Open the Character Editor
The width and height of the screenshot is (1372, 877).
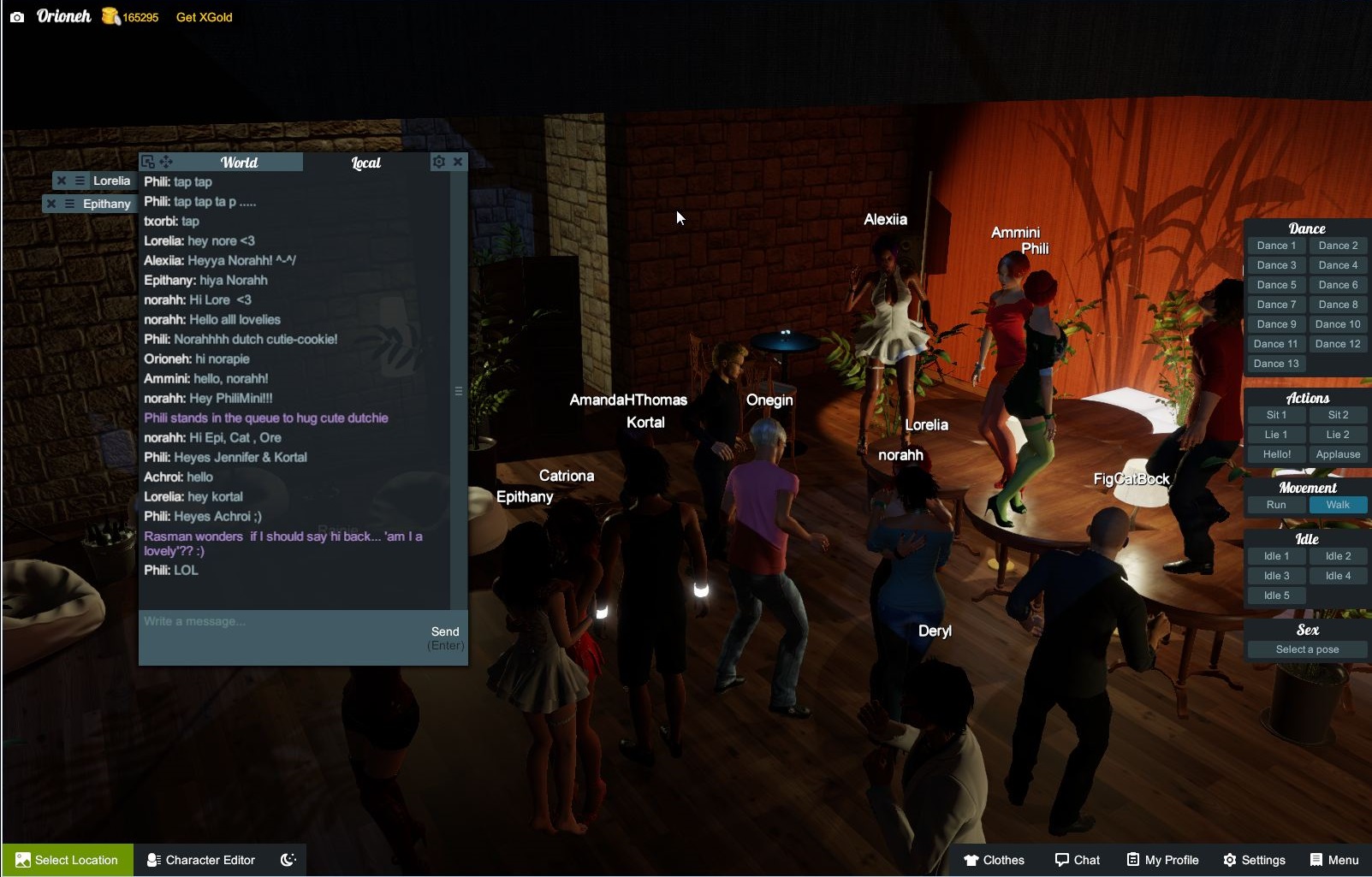tap(201, 860)
